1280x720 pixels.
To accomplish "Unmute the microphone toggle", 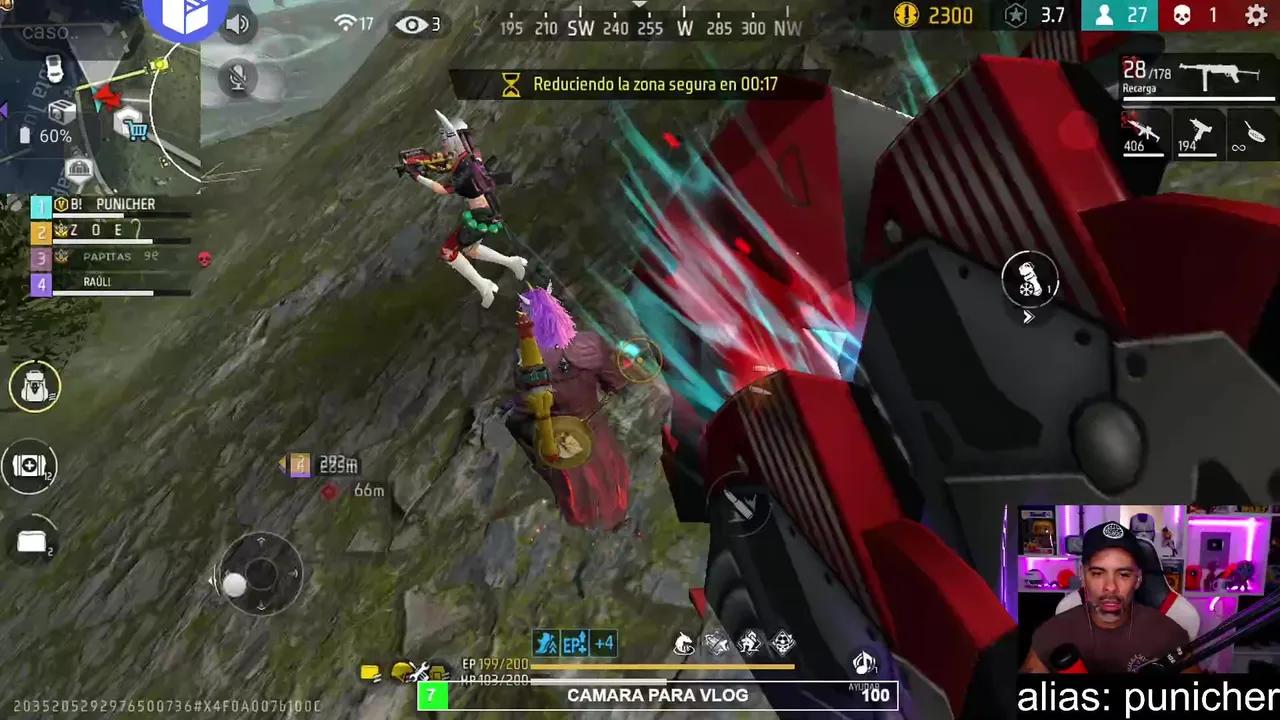I will (237, 79).
